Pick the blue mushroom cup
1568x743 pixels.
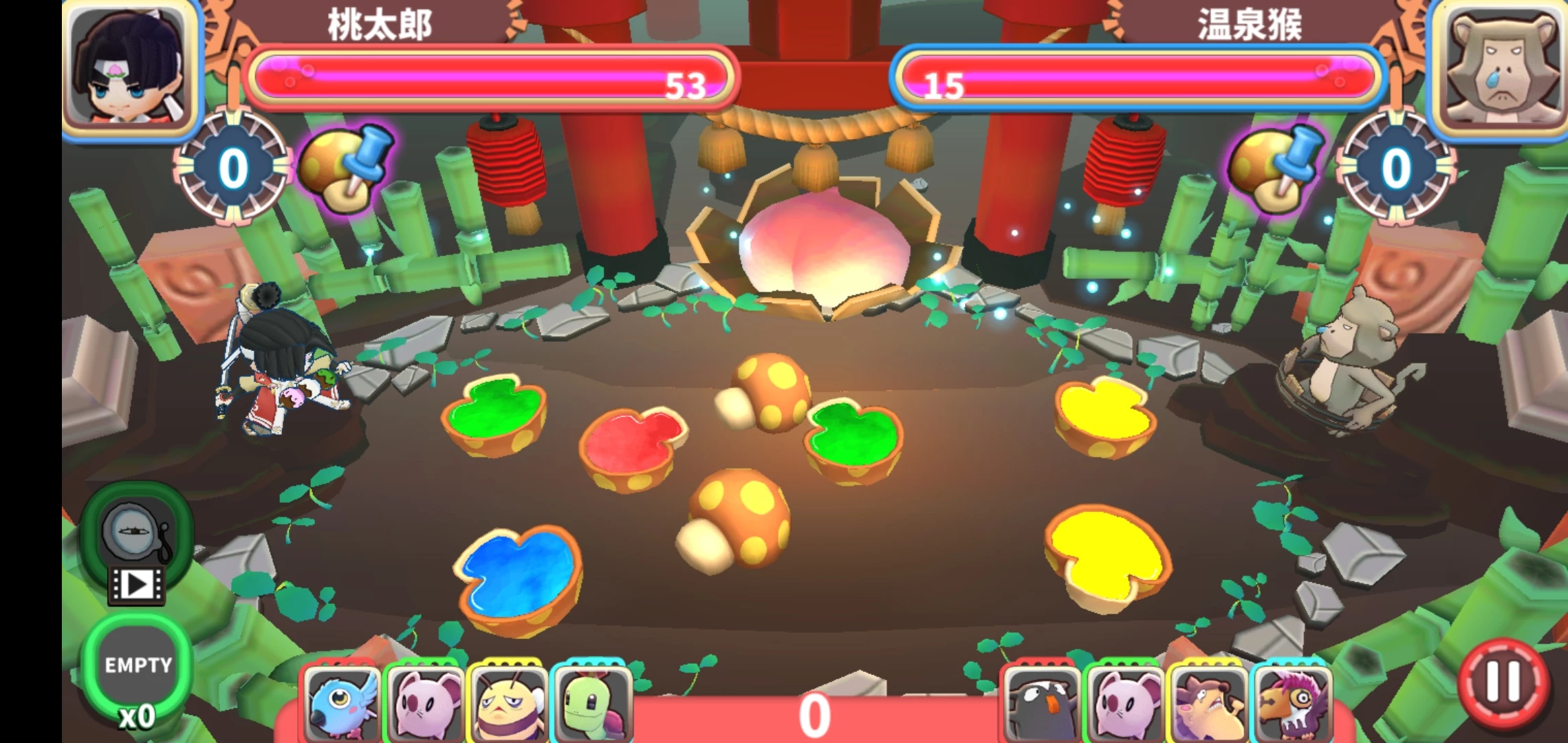(519, 578)
